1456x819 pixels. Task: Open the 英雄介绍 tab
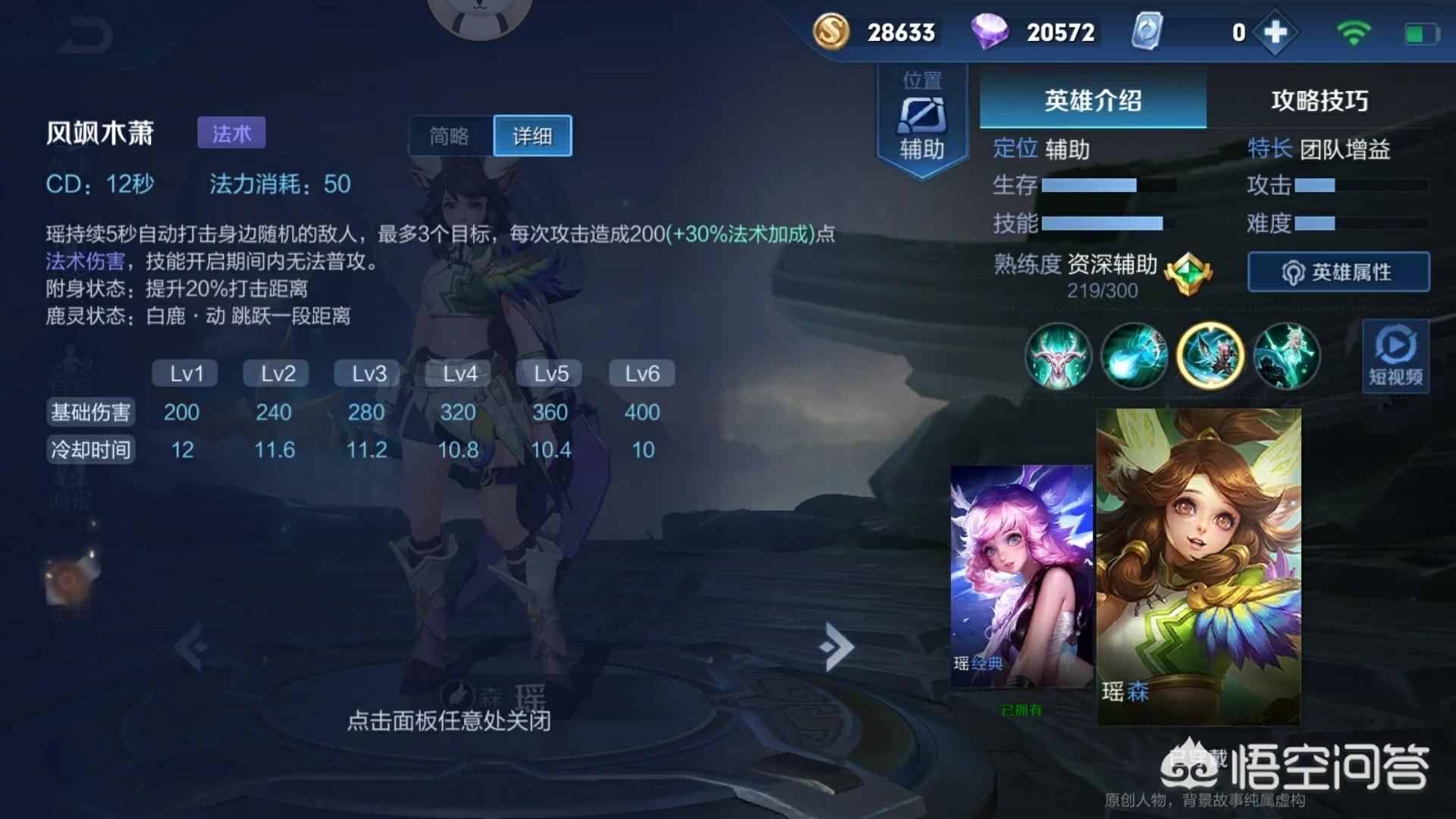[x=1092, y=101]
